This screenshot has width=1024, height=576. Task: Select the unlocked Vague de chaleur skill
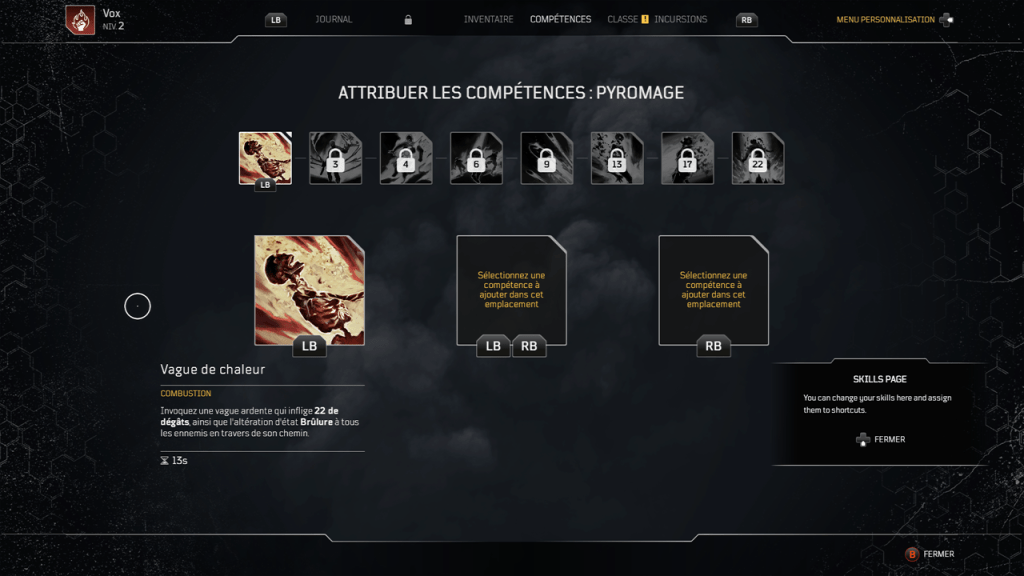pyautogui.click(x=265, y=158)
